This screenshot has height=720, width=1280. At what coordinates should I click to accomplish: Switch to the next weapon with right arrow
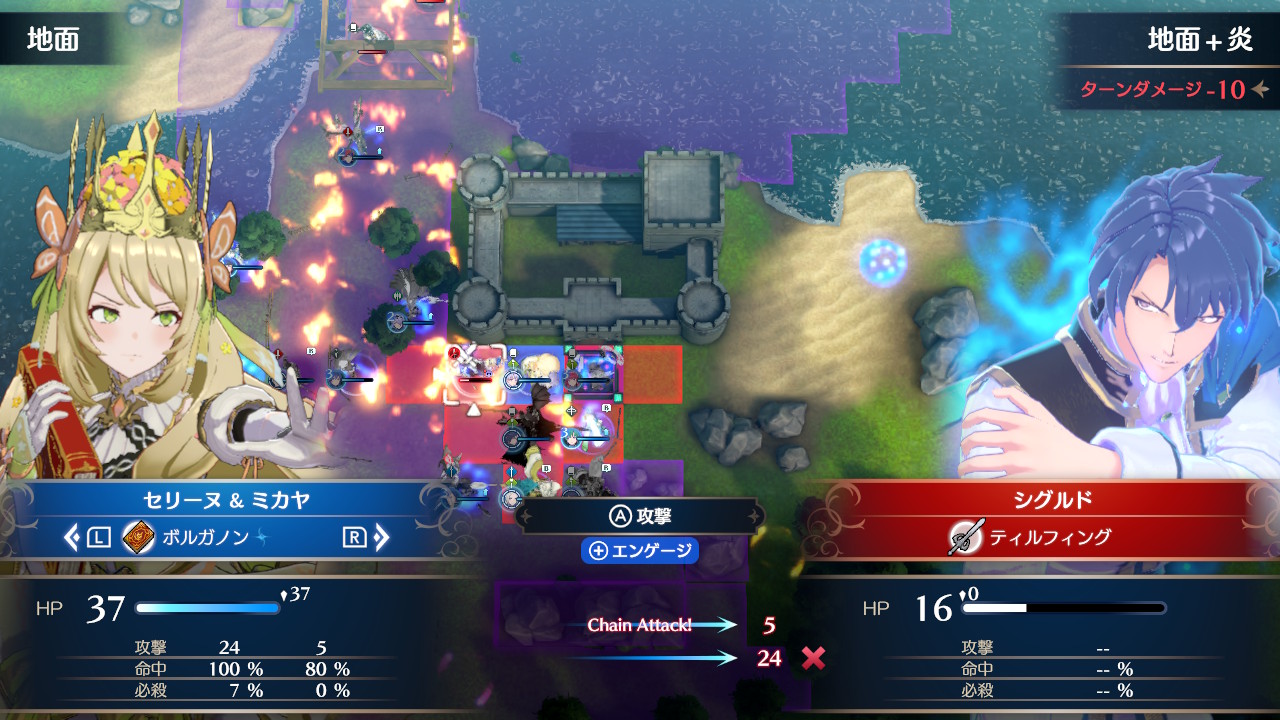(x=381, y=538)
